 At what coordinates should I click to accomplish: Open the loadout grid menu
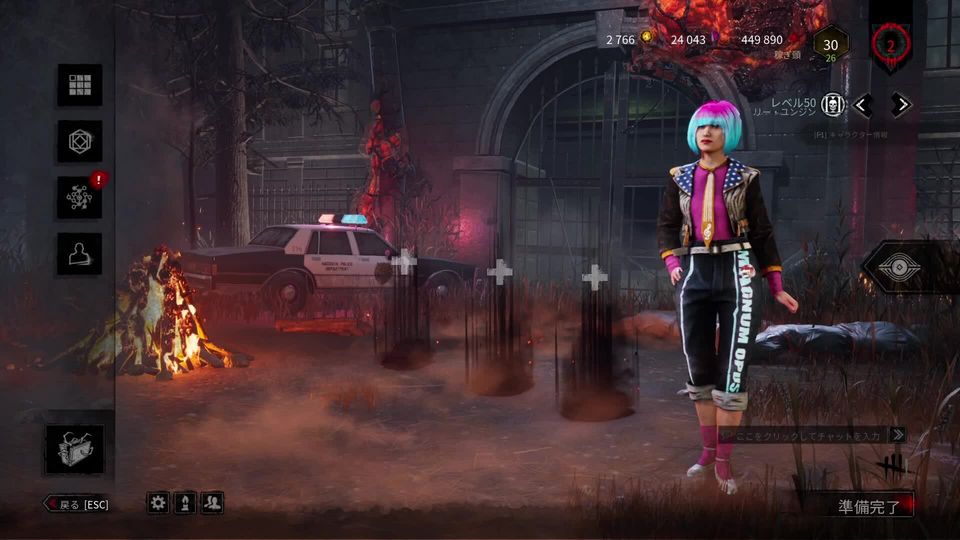pos(79,86)
